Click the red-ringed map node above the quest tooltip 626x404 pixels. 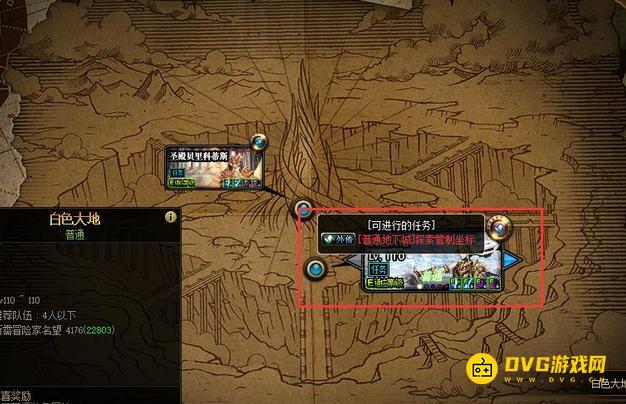point(304,209)
